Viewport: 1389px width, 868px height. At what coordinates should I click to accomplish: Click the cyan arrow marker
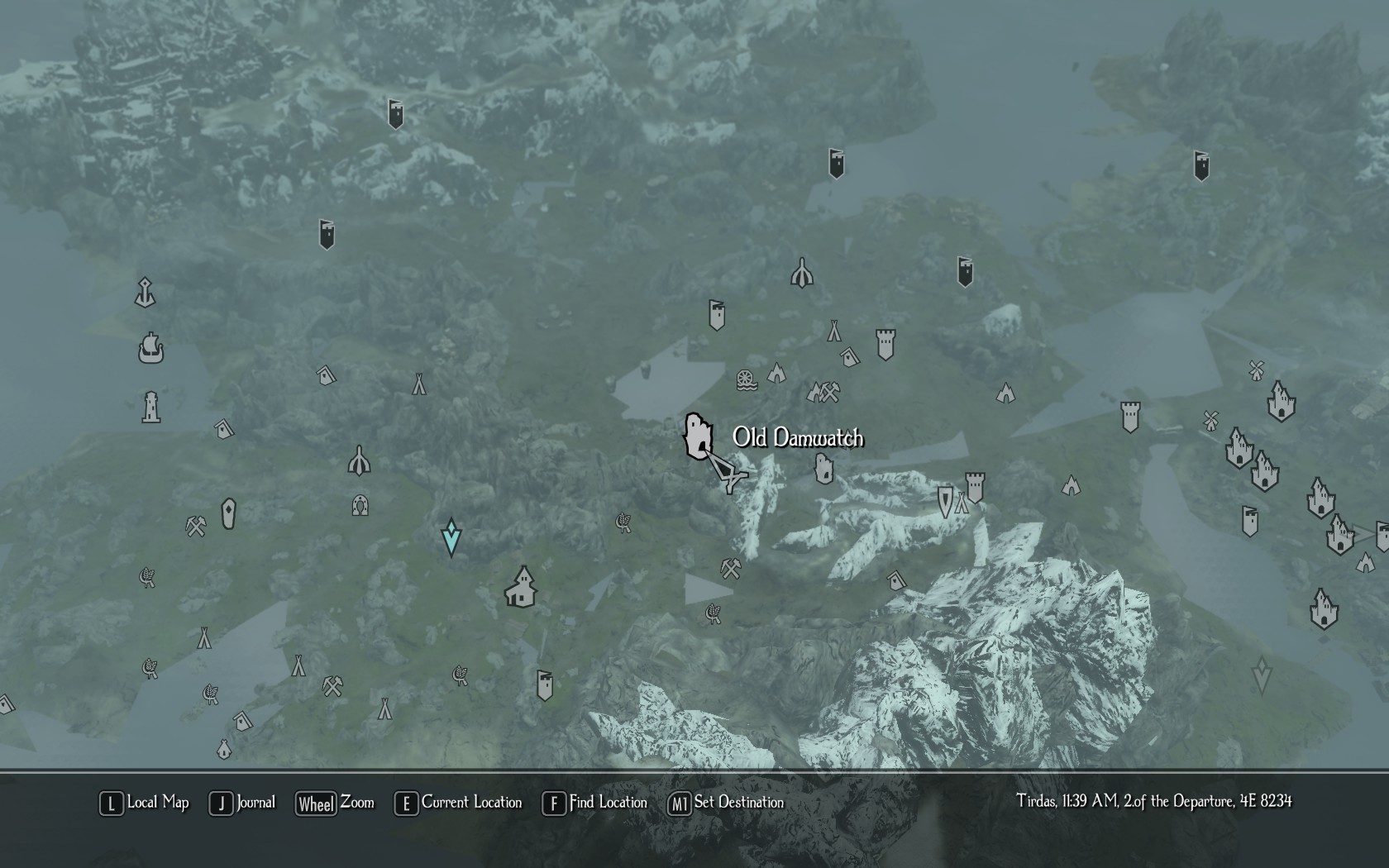coord(451,537)
